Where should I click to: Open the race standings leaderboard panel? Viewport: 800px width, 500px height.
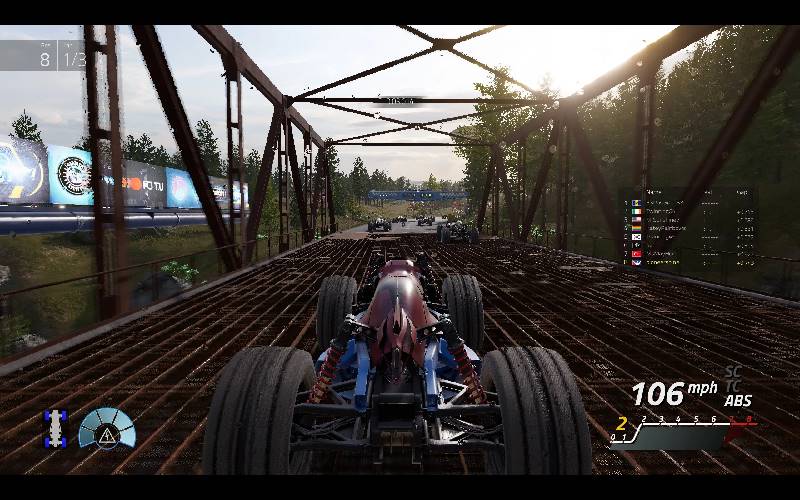(687, 229)
